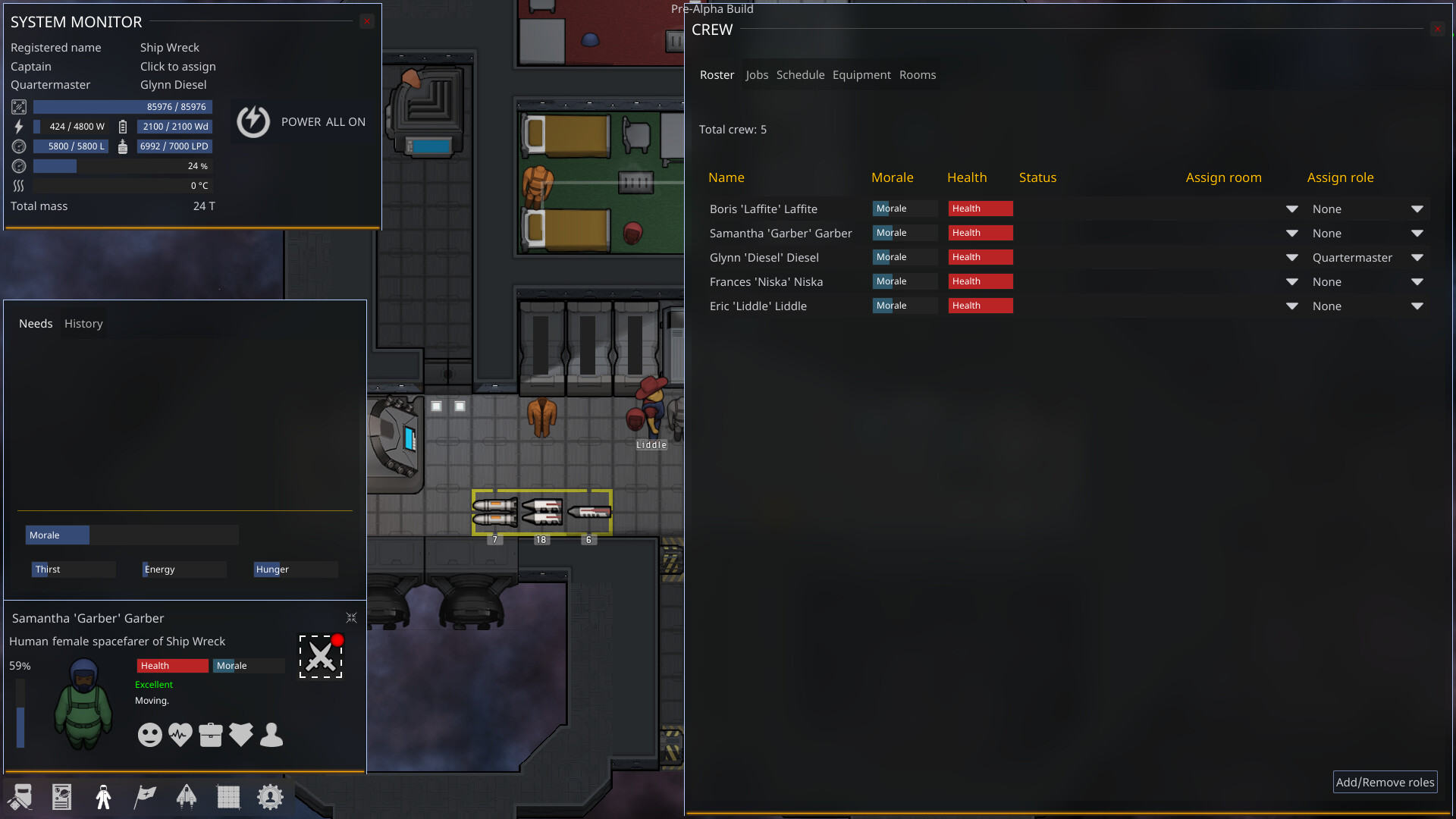Open the Assign role dropdown for Boris Laffite
The height and width of the screenshot is (819, 1456).
pyautogui.click(x=1417, y=209)
